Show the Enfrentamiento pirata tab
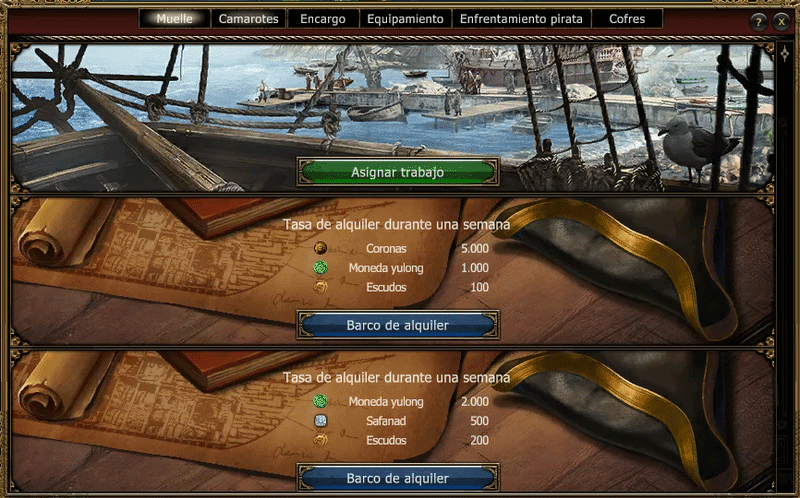Viewport: 800px width, 498px height. pos(521,19)
